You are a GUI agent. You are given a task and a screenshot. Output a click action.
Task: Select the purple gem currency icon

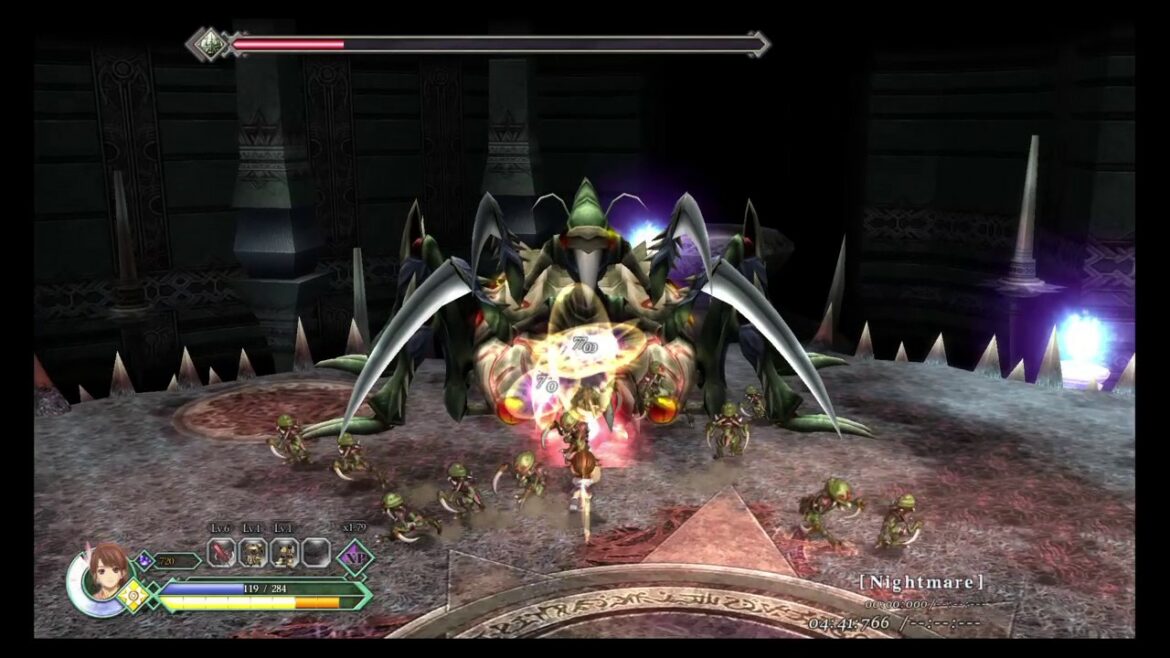pos(143,561)
